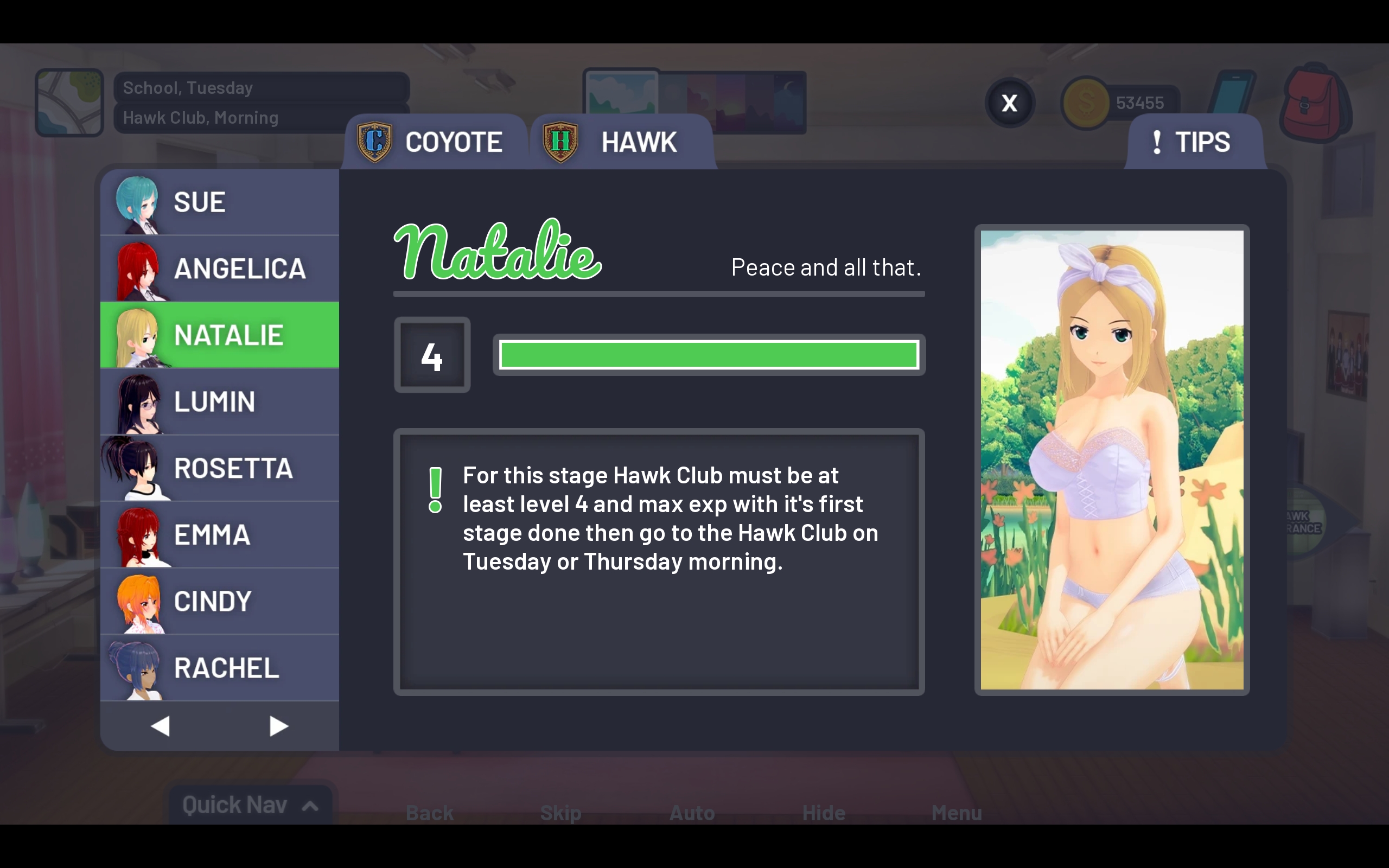Choose Angelica from the roster
Screen dimensions: 1389x868
[x=220, y=269]
